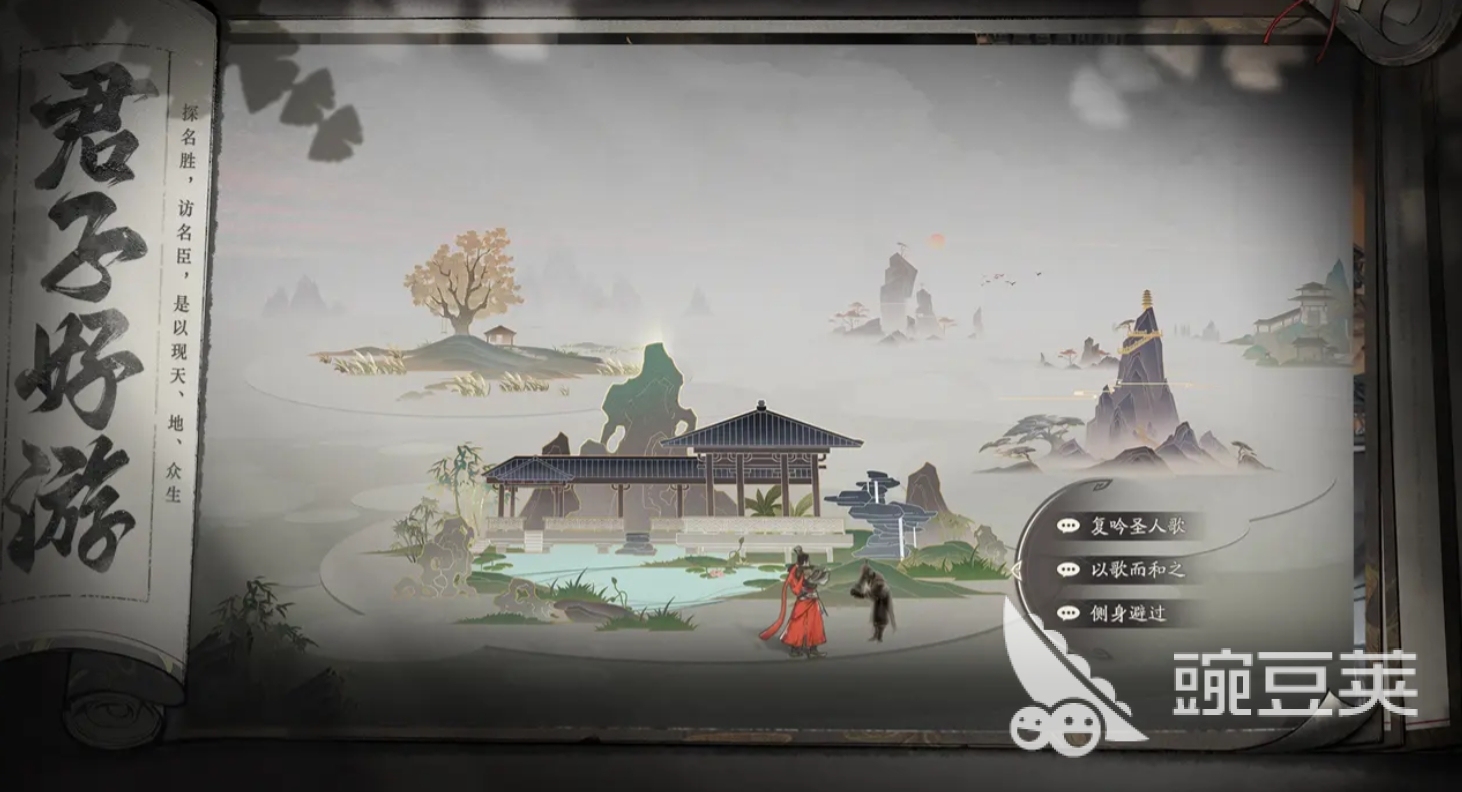Click the flying birds near the distant peaks
This screenshot has width=1462, height=792.
[x=1010, y=278]
